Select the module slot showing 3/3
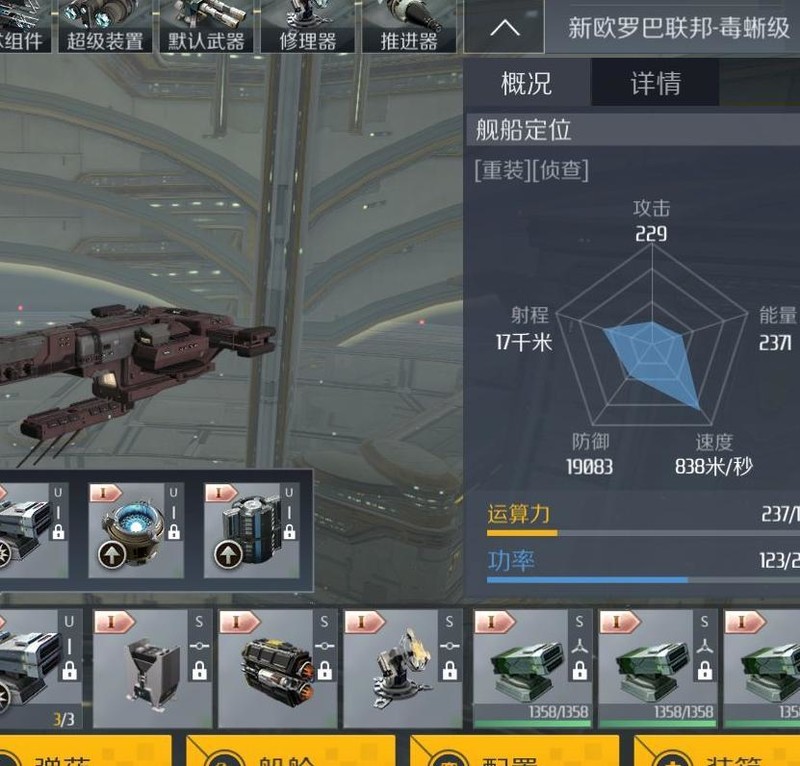The width and height of the screenshot is (800, 766). pos(36,668)
